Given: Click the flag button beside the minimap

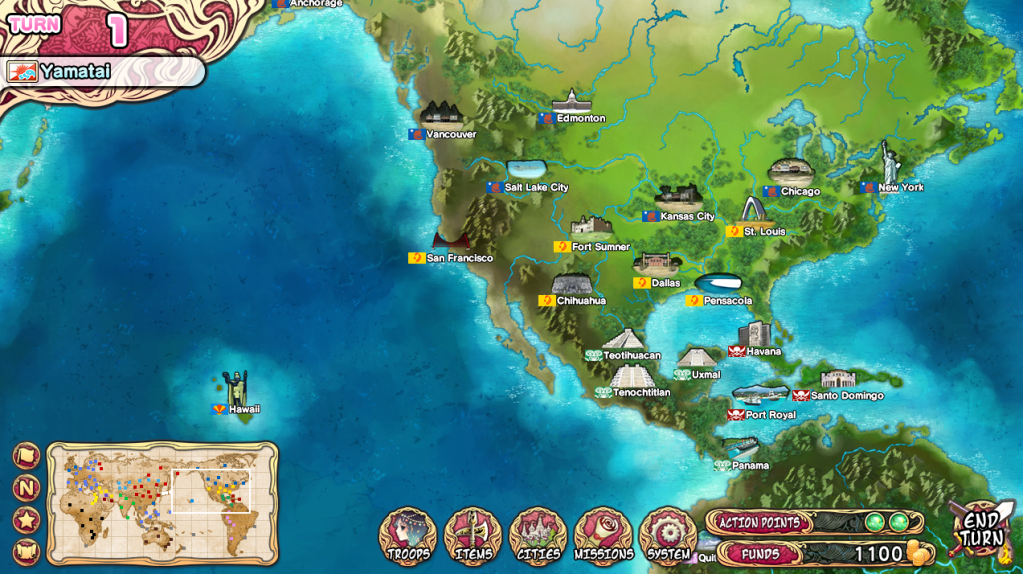Looking at the screenshot, I should click(27, 456).
